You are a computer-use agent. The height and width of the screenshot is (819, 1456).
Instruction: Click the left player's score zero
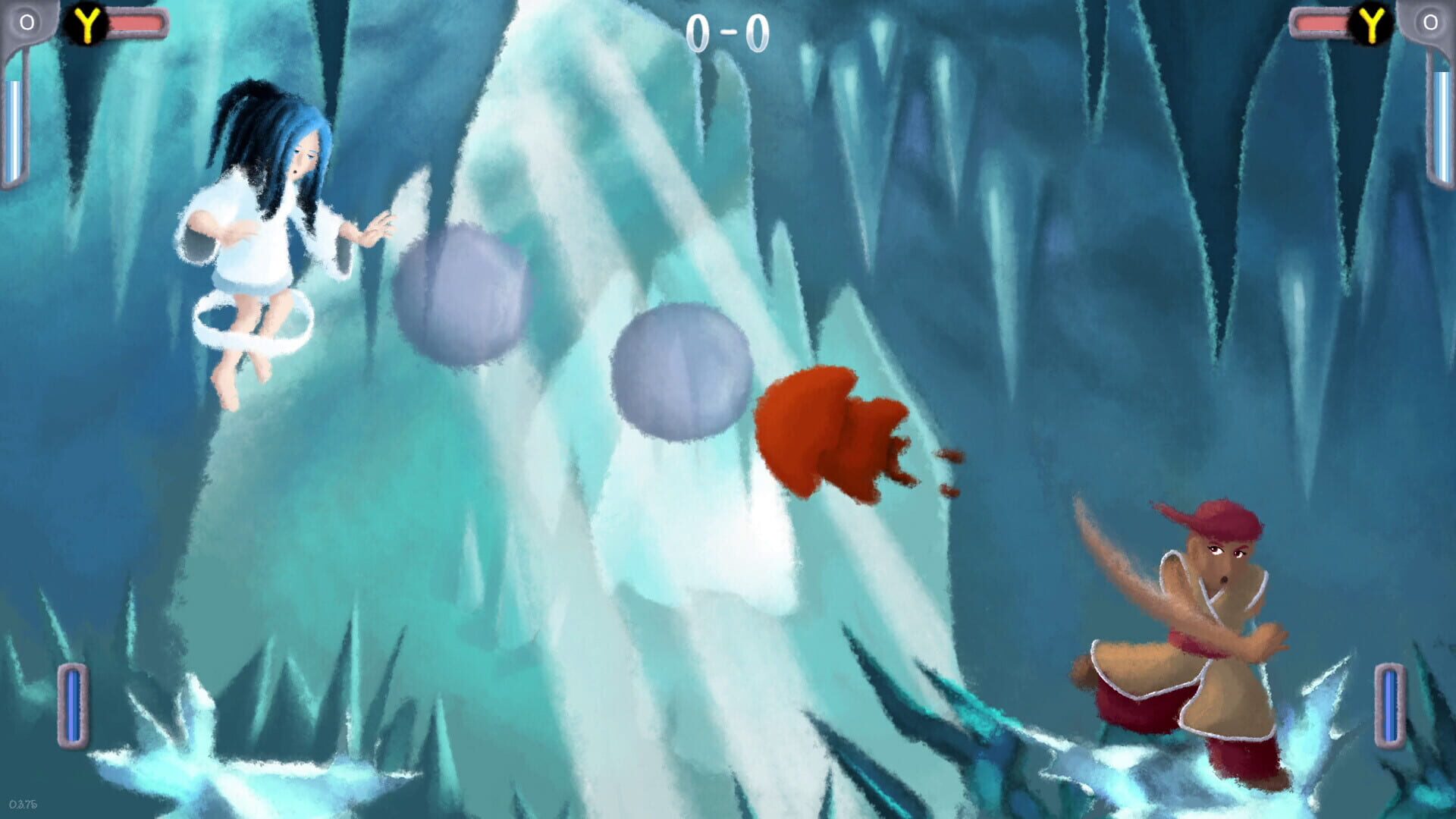tap(698, 30)
